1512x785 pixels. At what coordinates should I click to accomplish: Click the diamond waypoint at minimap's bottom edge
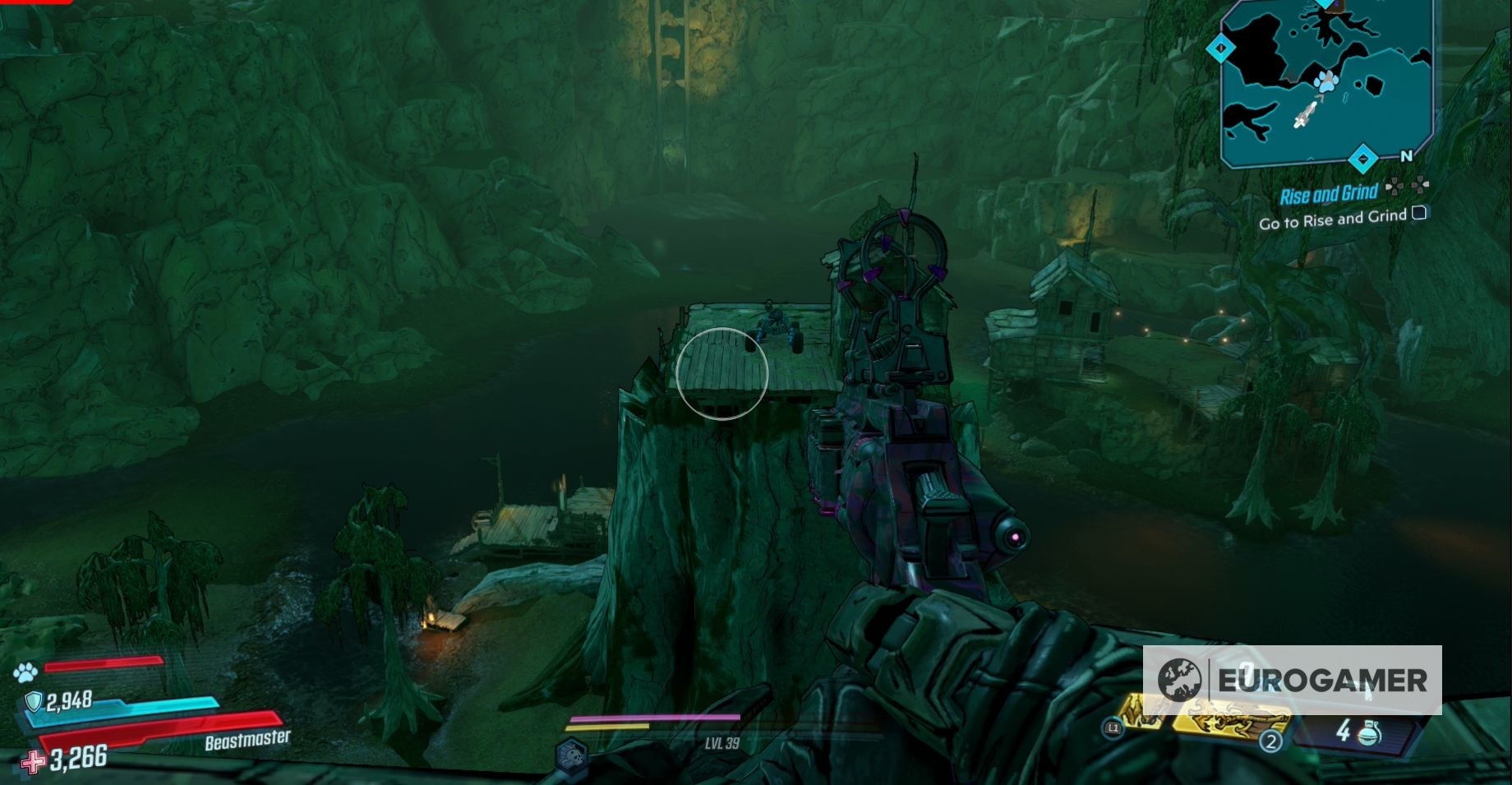pos(1362,156)
